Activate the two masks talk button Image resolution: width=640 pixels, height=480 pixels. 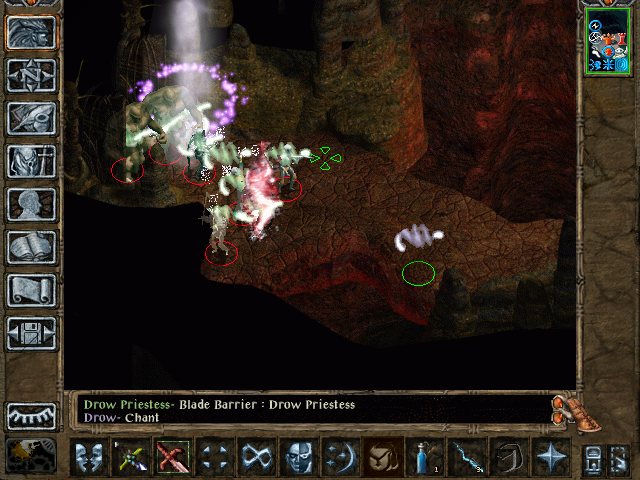(x=88, y=457)
